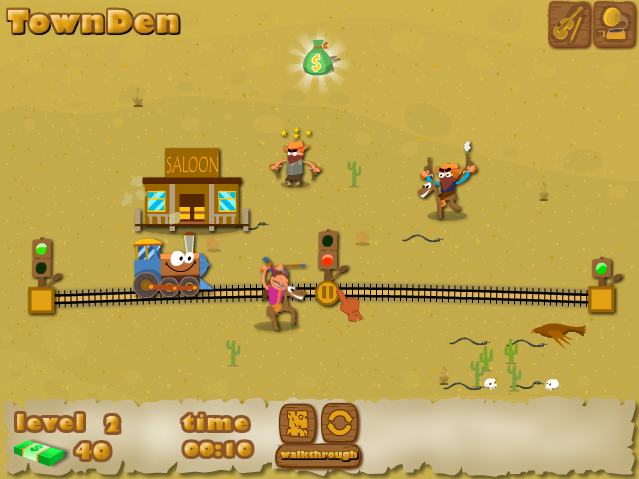The image size is (639, 479).
Task: Toggle music with the violin icon
Action: 569,24
